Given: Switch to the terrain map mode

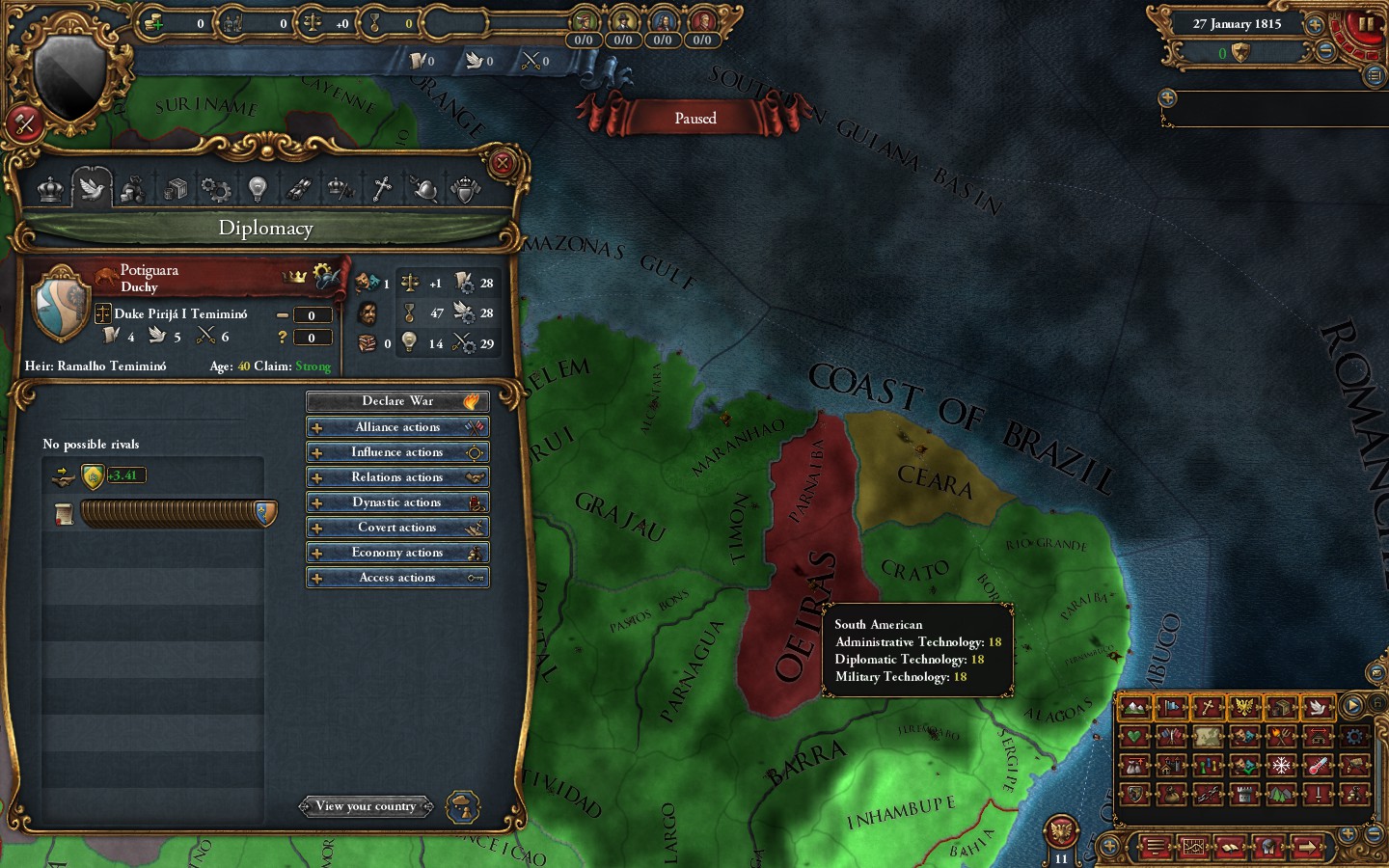Looking at the screenshot, I should pos(1135,707).
